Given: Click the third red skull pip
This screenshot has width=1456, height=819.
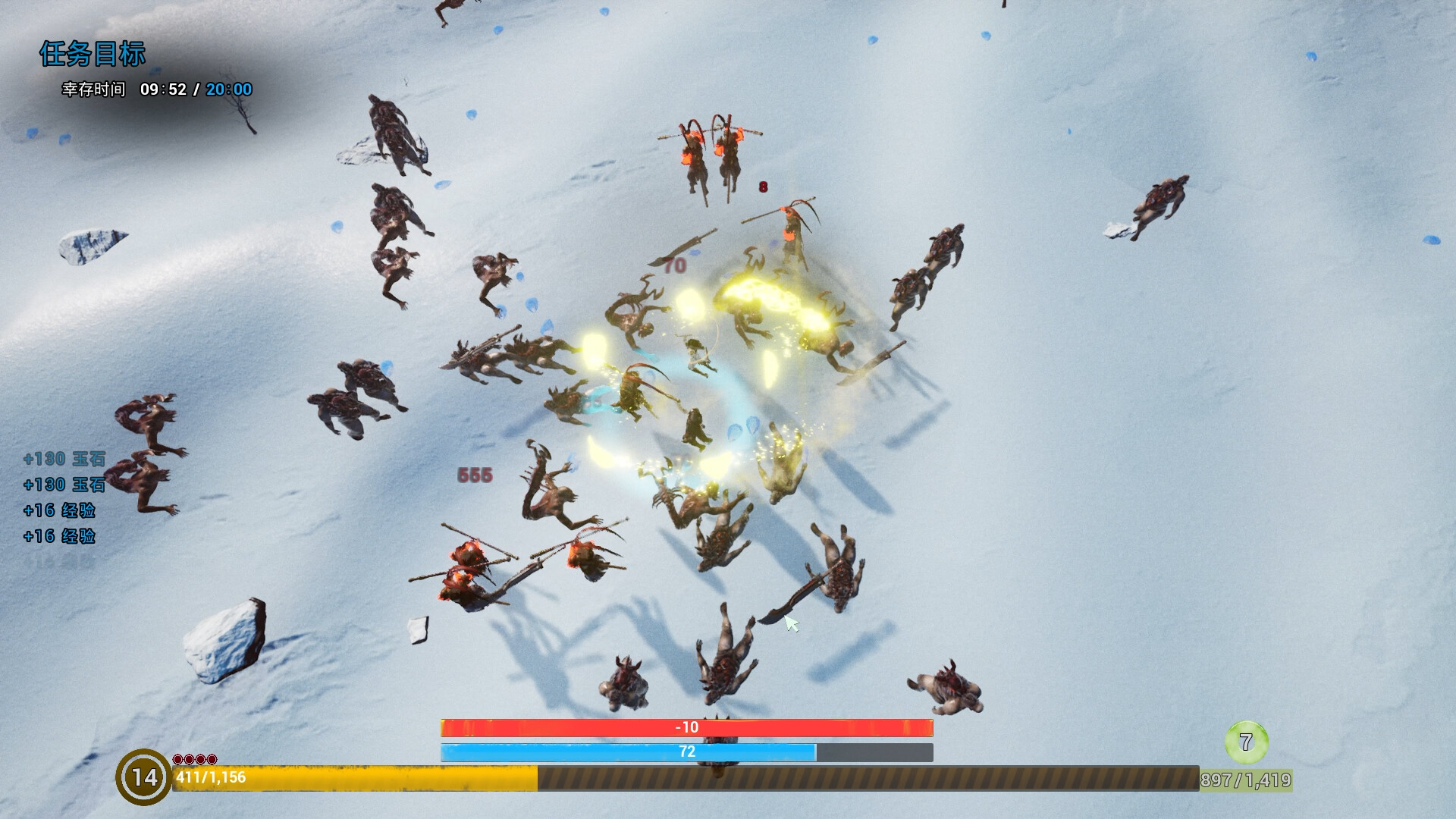Looking at the screenshot, I should point(201,759).
